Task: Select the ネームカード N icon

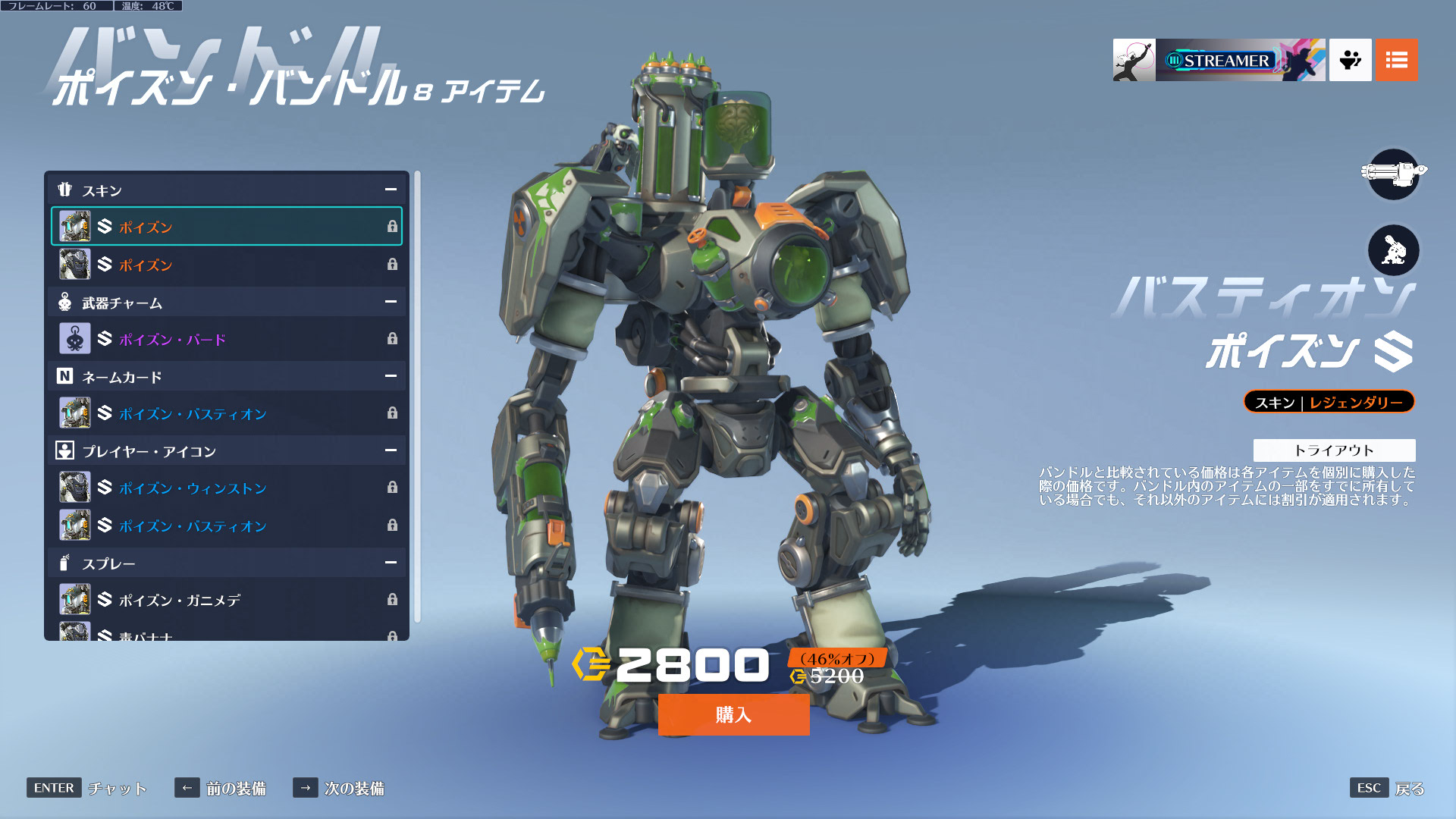Action: tap(65, 376)
